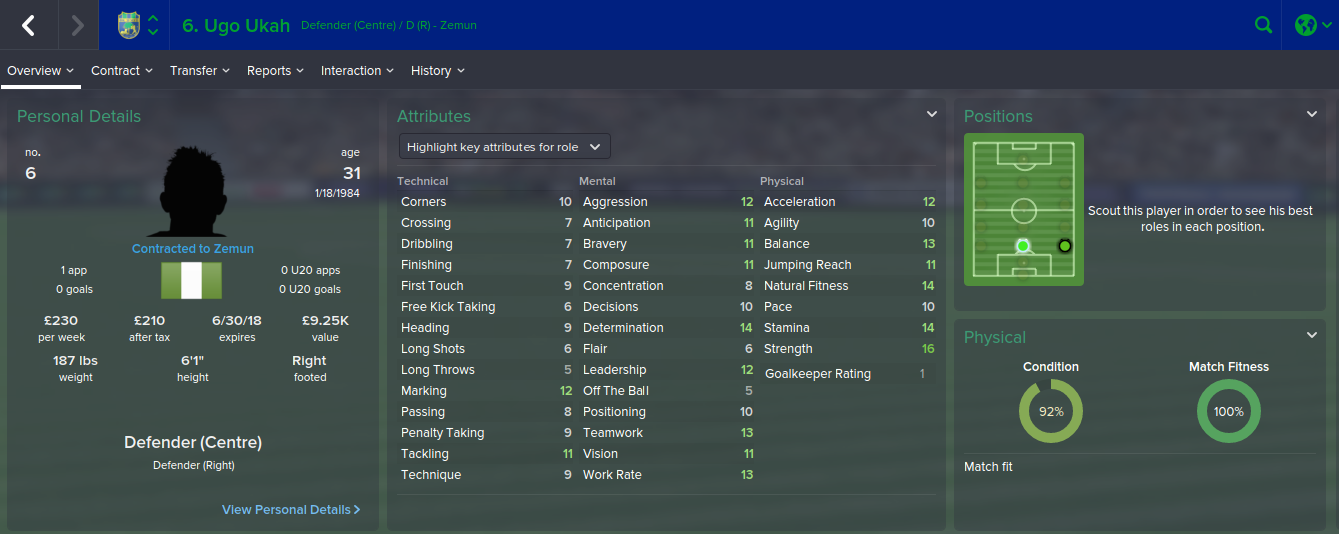Go back to the previous screen
The width and height of the screenshot is (1339, 534).
click(28, 25)
